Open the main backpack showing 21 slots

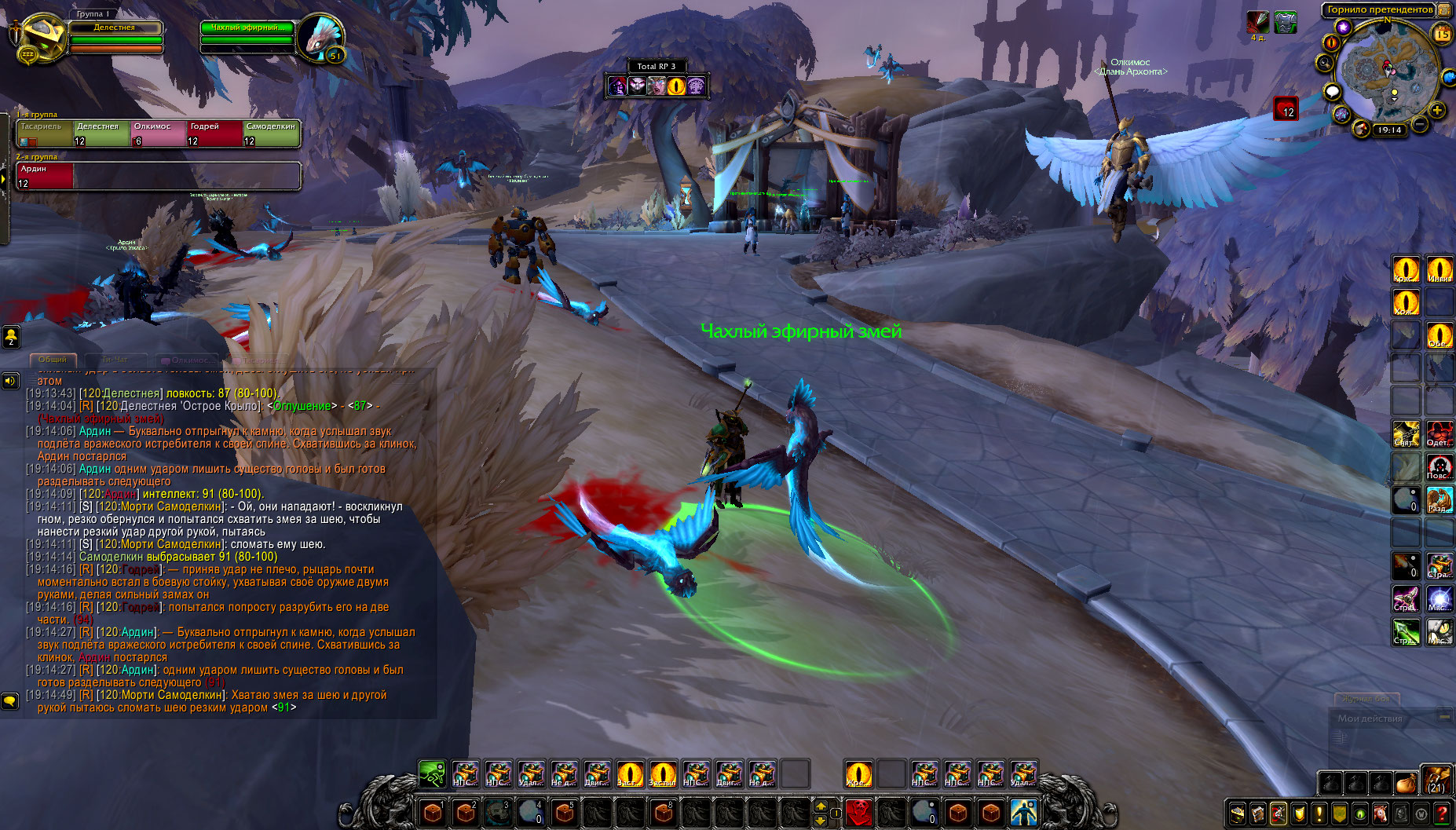pos(1436,781)
